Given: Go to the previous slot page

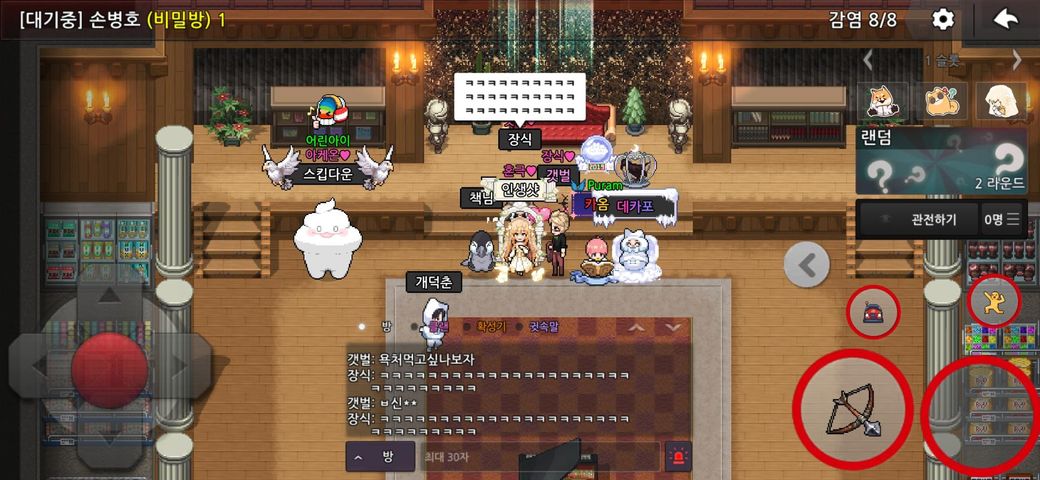Looking at the screenshot, I should click(868, 60).
